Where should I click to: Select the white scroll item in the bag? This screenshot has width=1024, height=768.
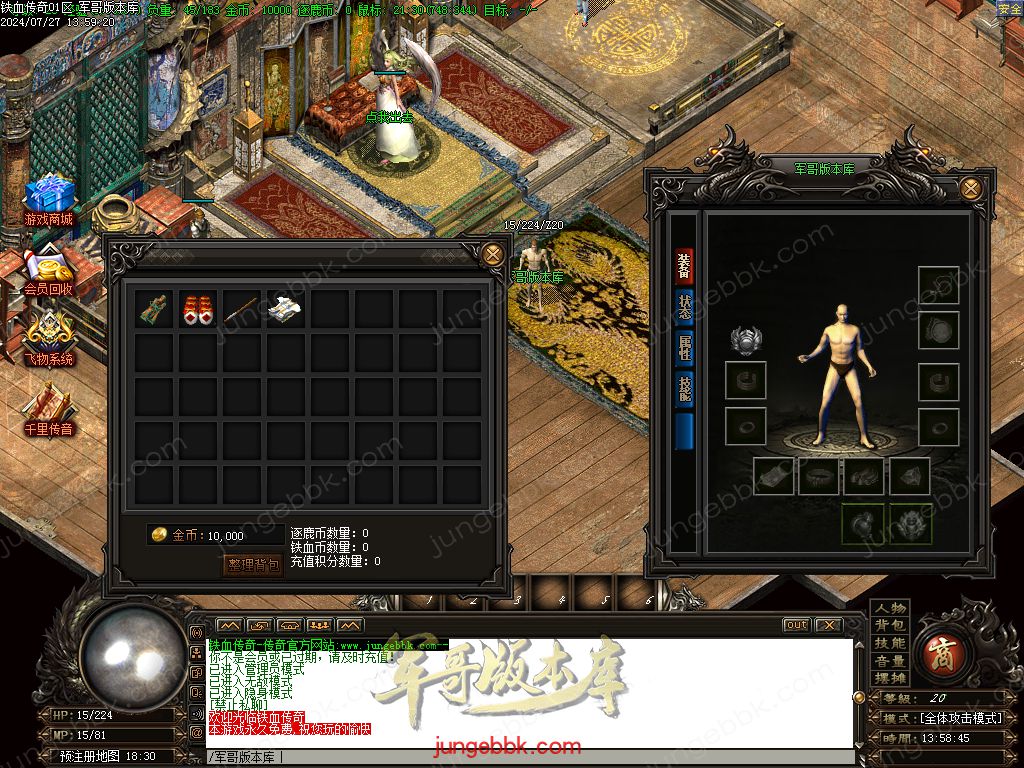coord(286,310)
